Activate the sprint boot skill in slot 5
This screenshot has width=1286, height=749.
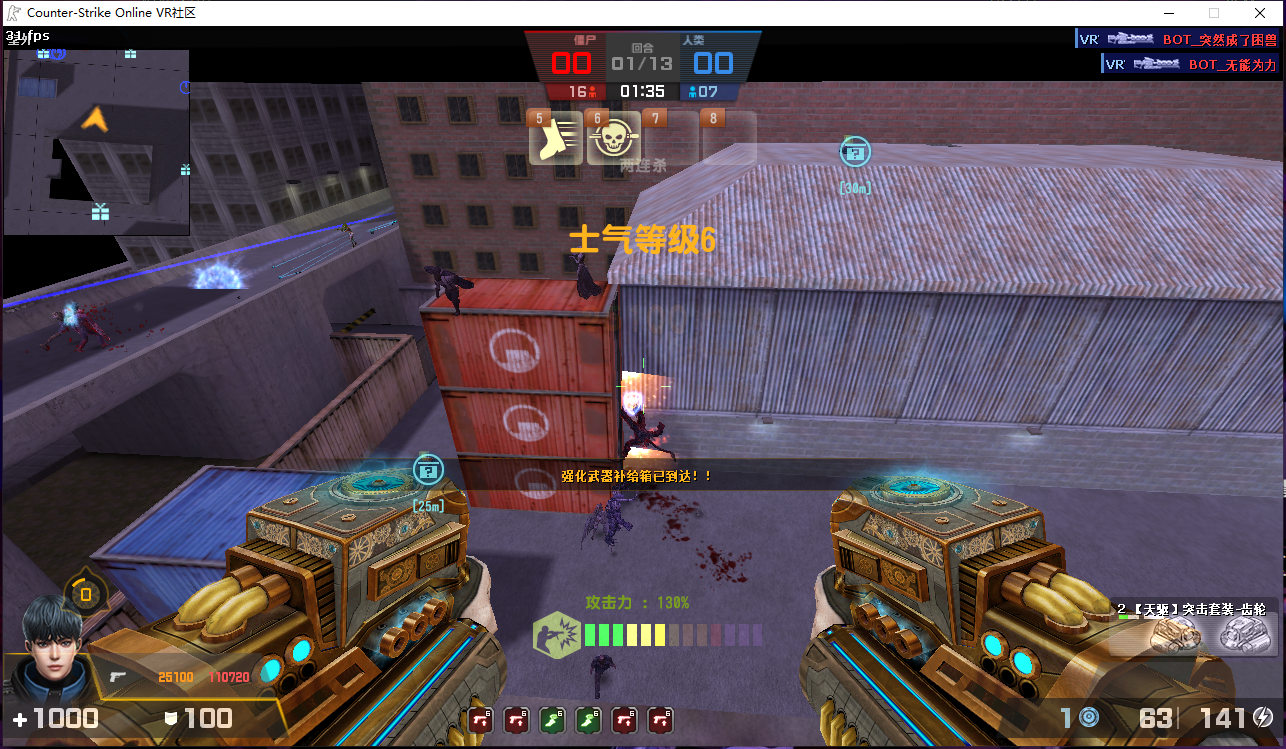556,141
